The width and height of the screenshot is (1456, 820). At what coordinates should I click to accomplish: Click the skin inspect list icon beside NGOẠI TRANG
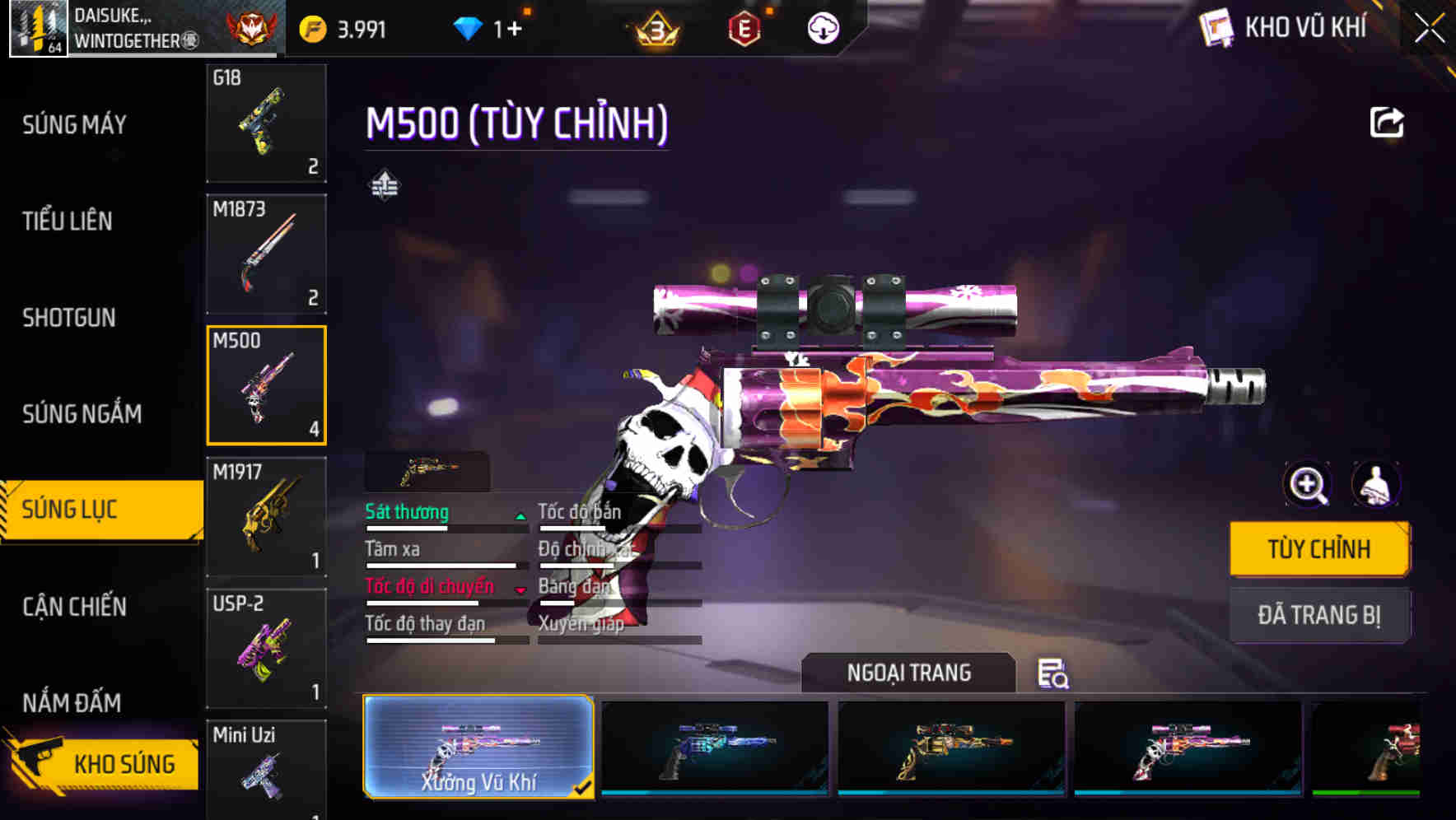[x=1053, y=675]
